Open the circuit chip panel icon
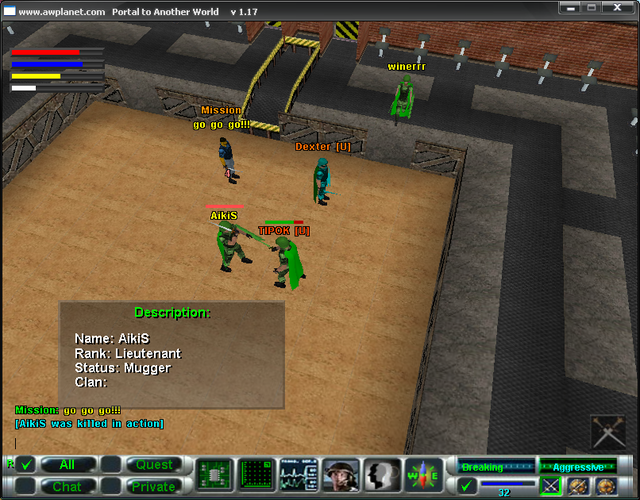640x500 pixels. pos(214,474)
